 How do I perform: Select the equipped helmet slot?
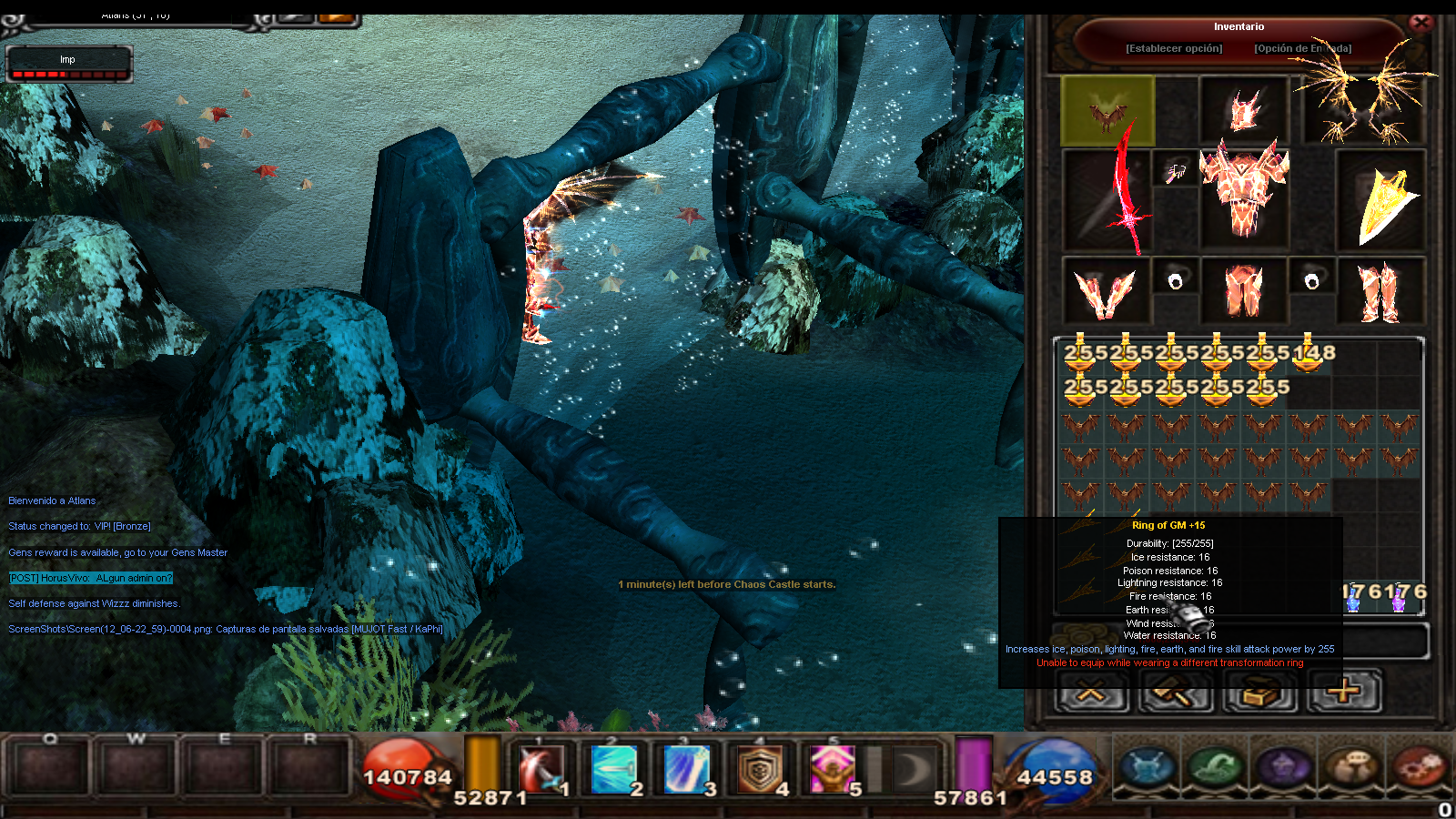pos(1244,110)
